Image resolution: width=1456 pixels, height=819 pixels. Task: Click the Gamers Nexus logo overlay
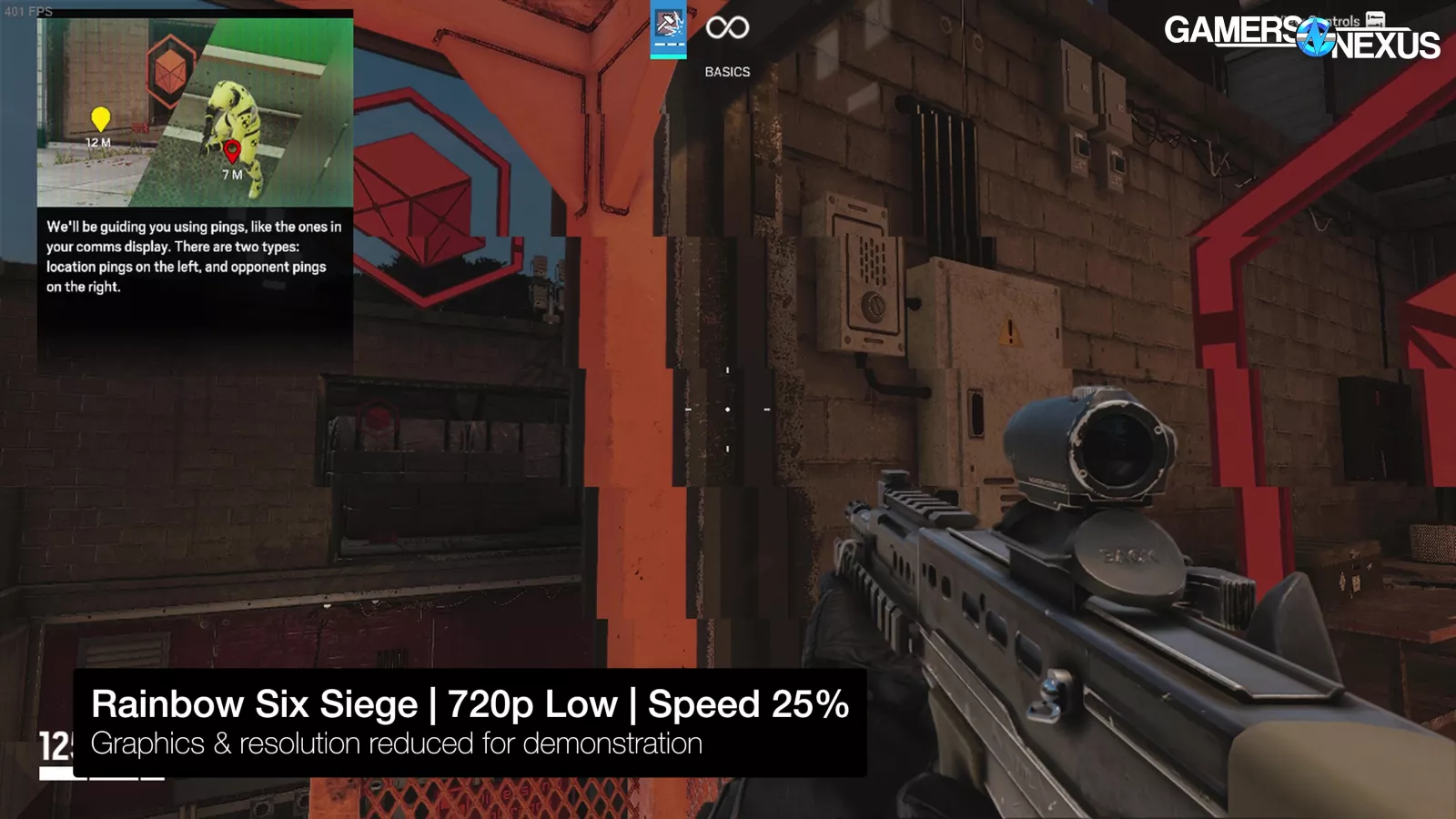pyautogui.click(x=1301, y=36)
